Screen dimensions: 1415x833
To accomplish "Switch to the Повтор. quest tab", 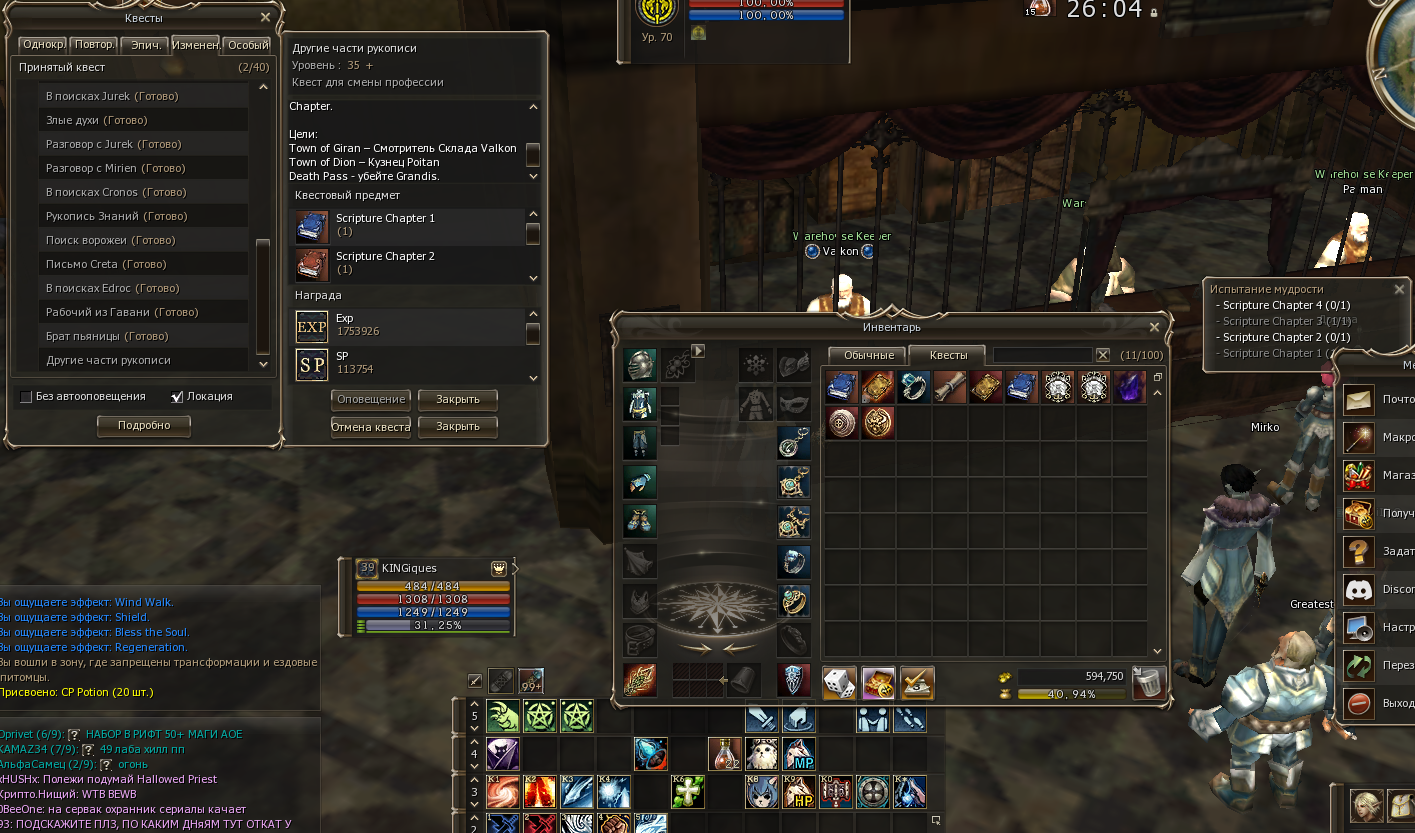I will [x=94, y=45].
